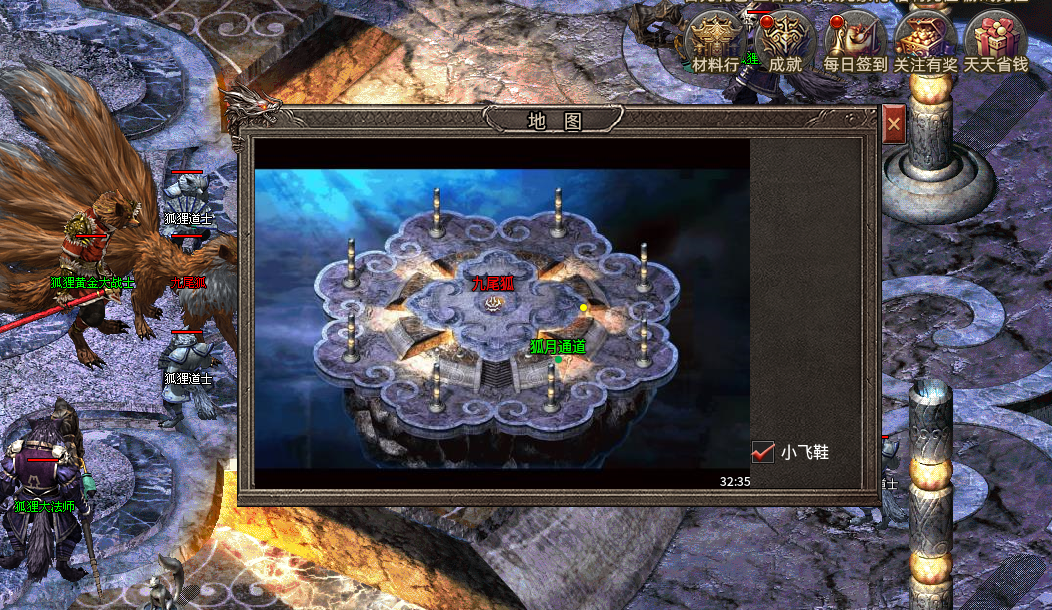Viewport: 1052px width, 610px height.
Task: Open the 材料行 shop icon
Action: tap(716, 42)
